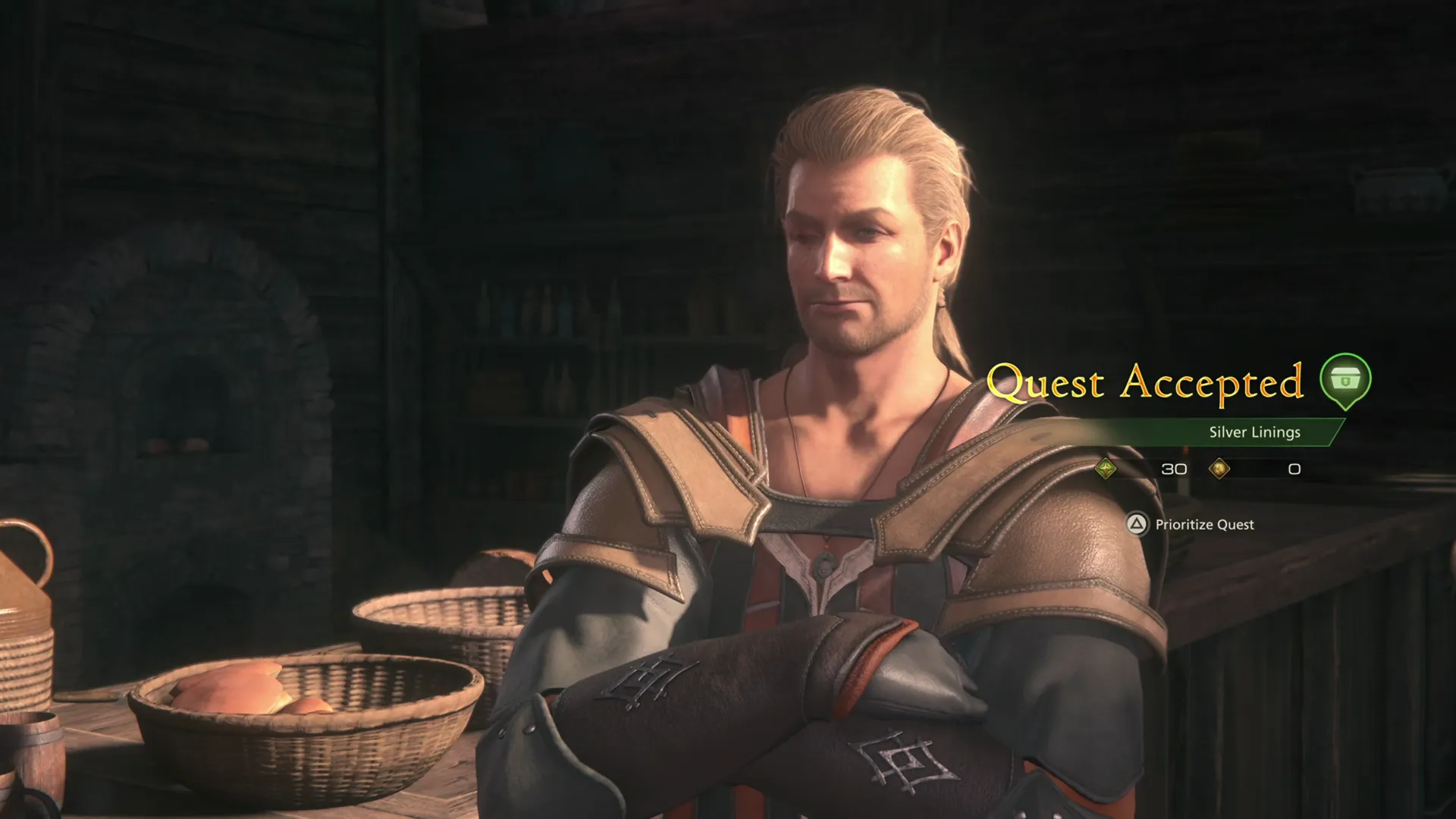Click the Silver Linings quest banner
This screenshot has width=1456, height=819.
1254,432
